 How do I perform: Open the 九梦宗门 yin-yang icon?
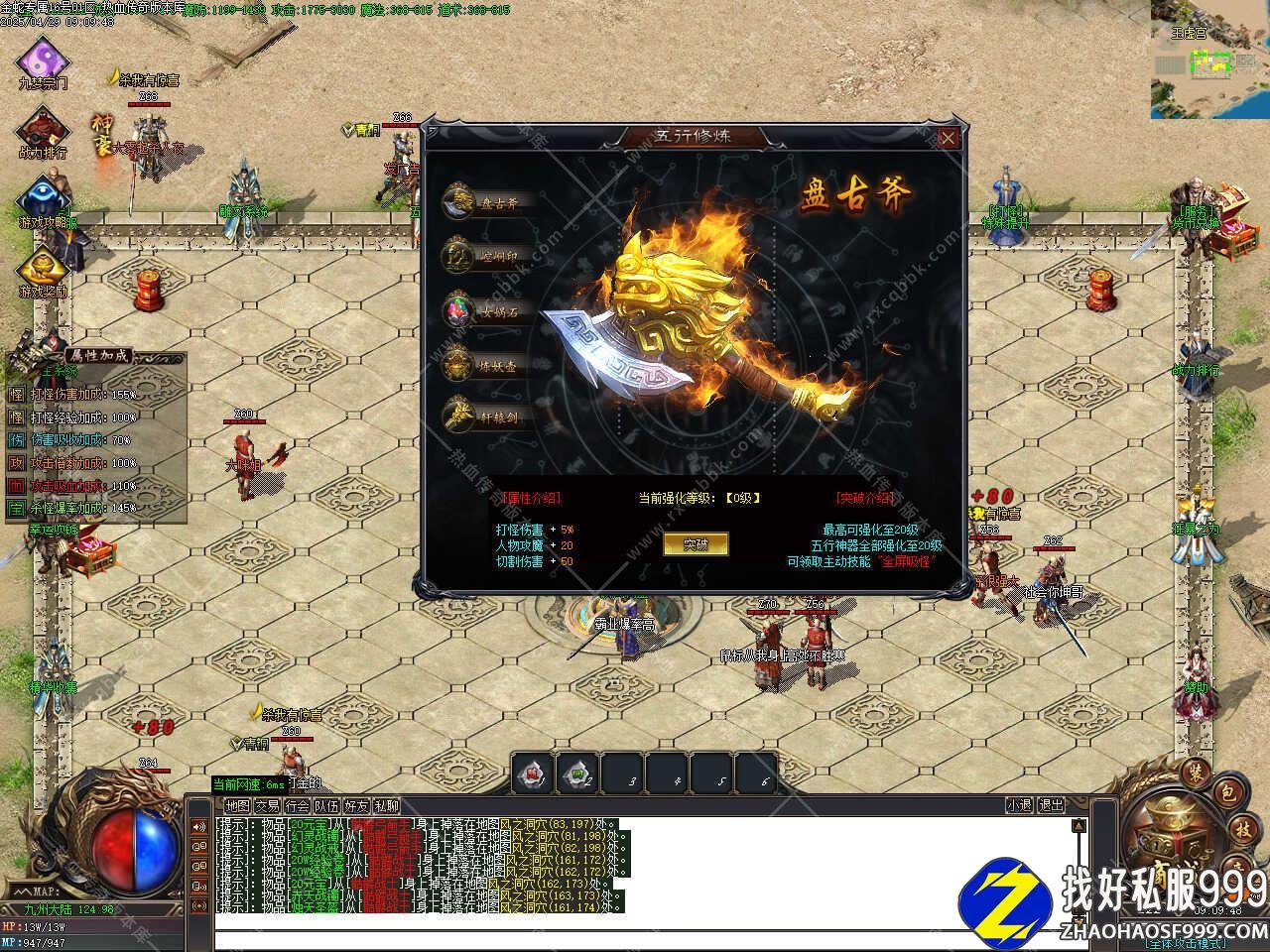click(x=43, y=59)
